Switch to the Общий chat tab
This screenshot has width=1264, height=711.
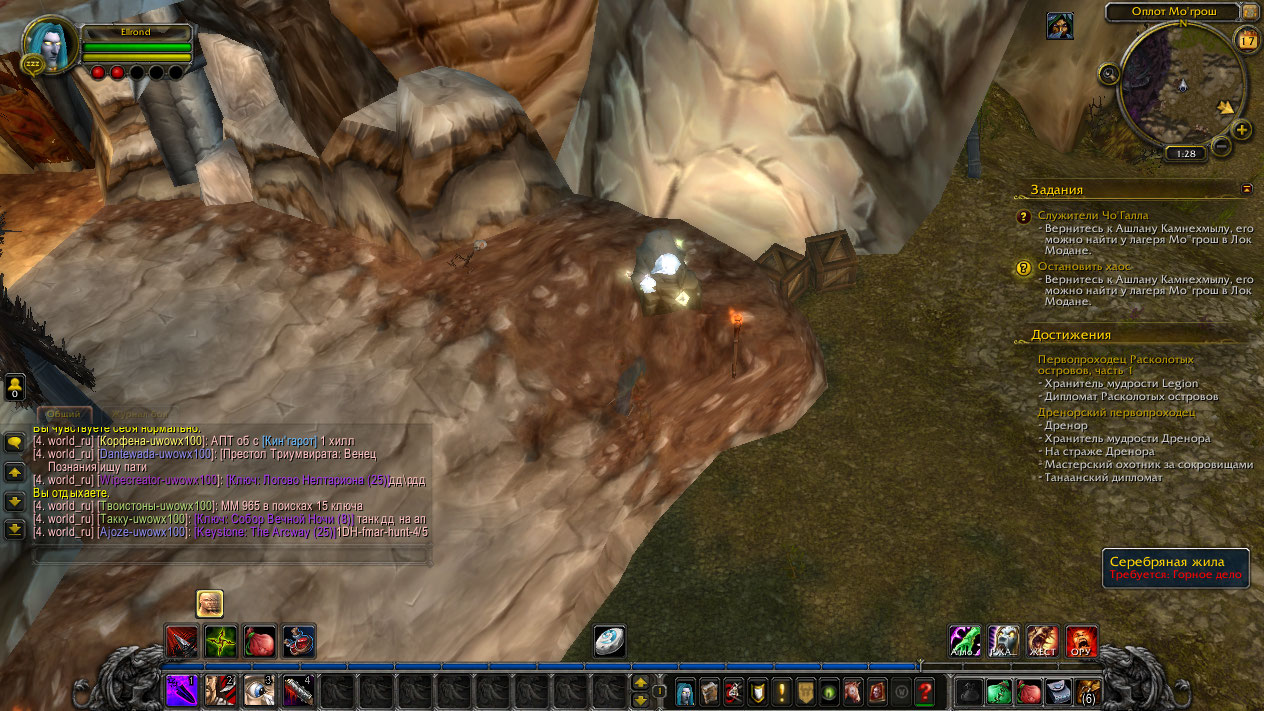64,414
